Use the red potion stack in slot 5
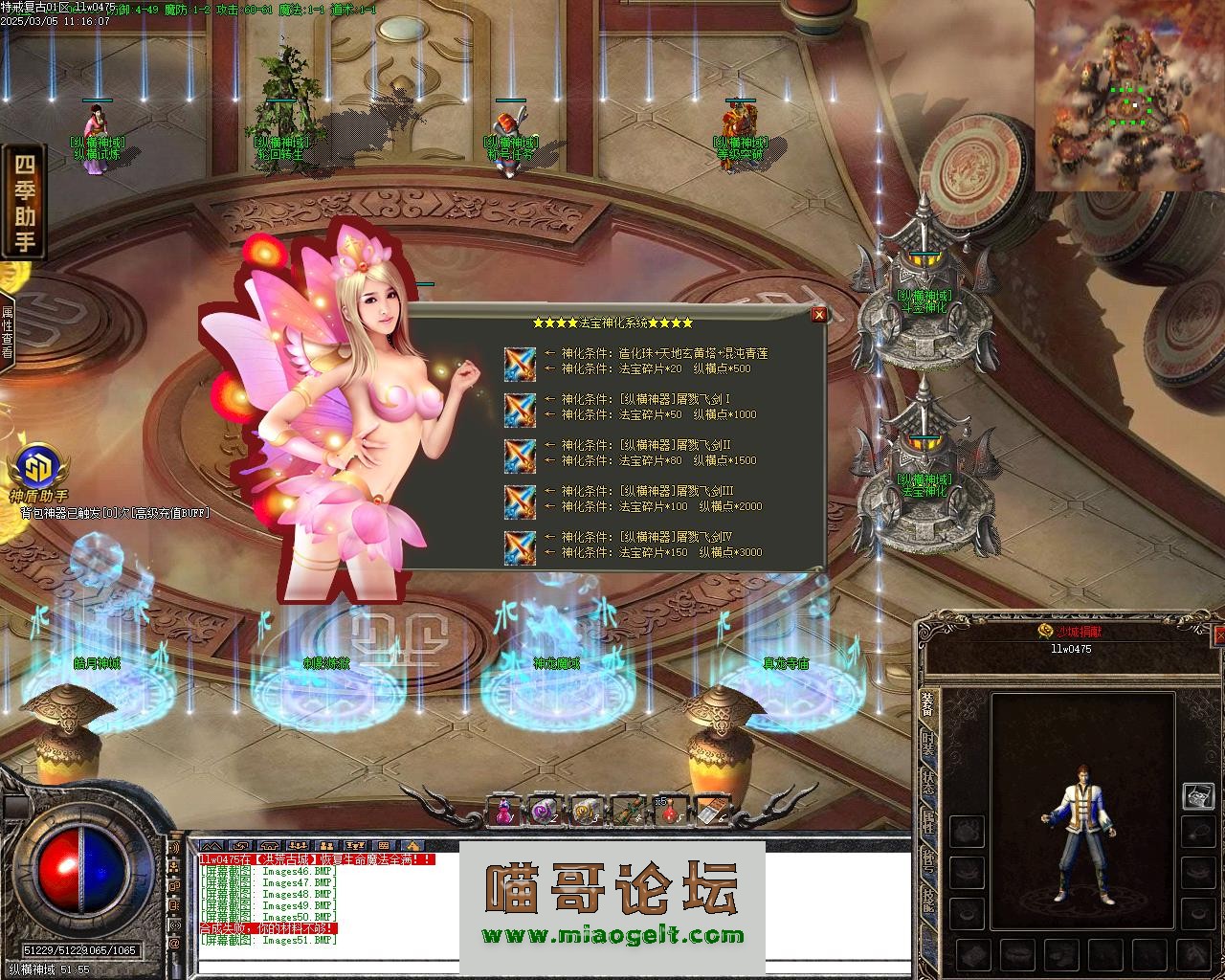Image resolution: width=1225 pixels, height=980 pixels. coord(670,811)
